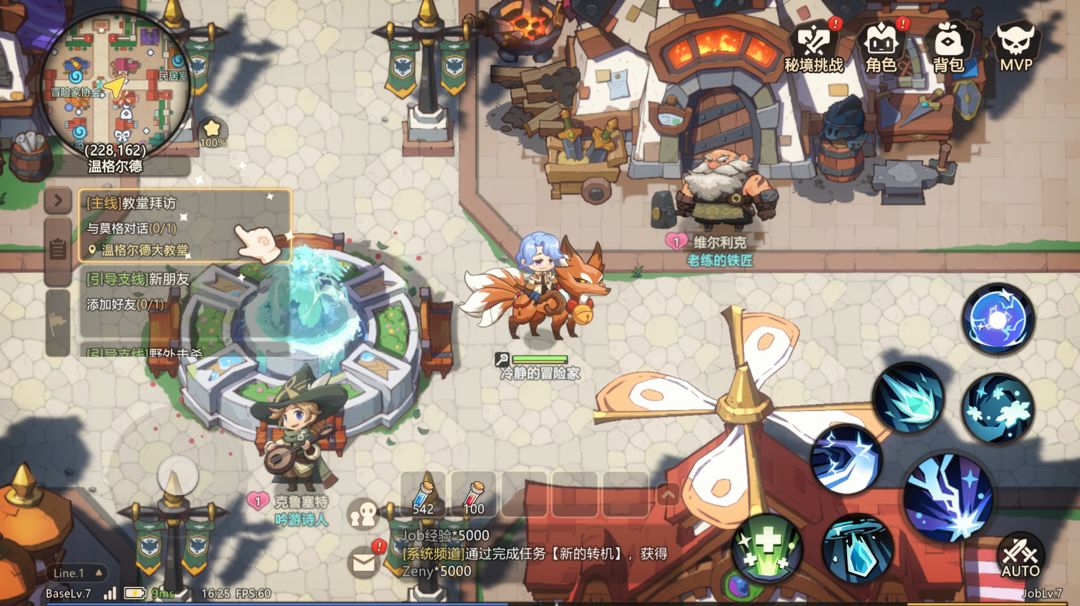This screenshot has height=606, width=1080.
Task: Collapse the quest panel with the arrow button
Action: click(58, 201)
